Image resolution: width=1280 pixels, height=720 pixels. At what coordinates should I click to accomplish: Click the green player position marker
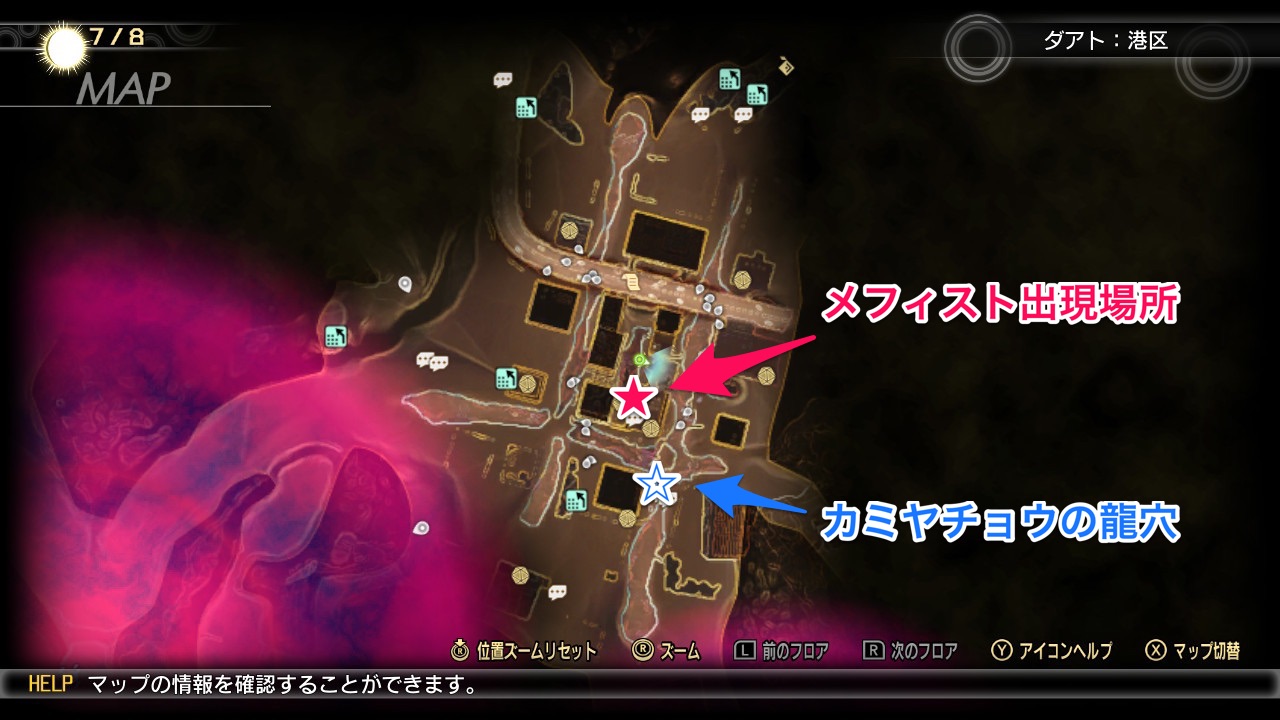click(639, 358)
